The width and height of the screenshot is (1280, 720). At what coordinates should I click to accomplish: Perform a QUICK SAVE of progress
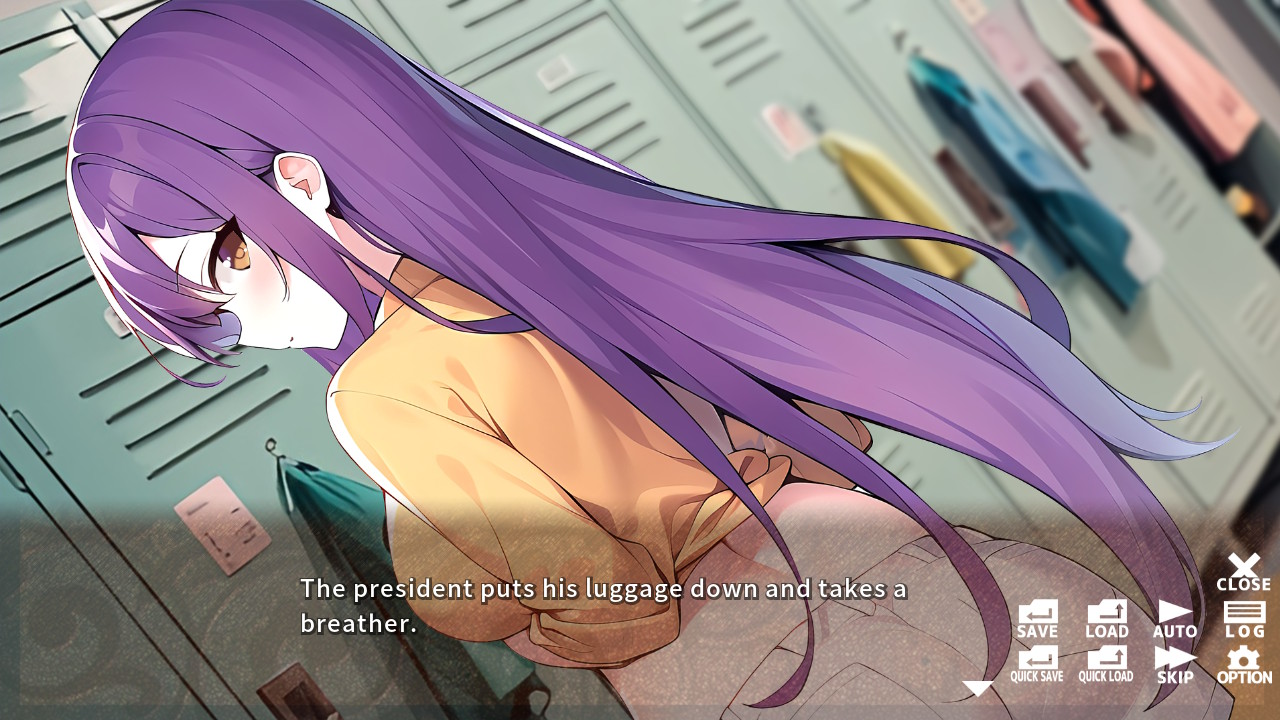point(1037,662)
